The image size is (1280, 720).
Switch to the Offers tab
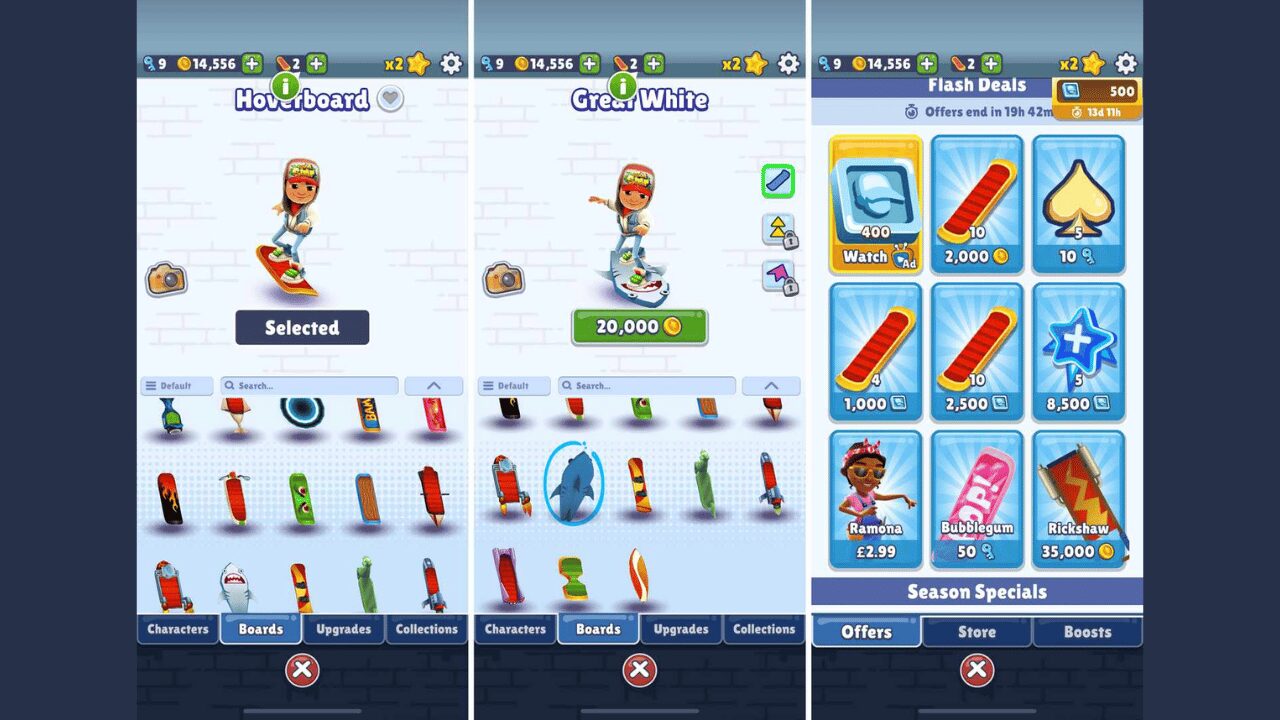pos(866,632)
